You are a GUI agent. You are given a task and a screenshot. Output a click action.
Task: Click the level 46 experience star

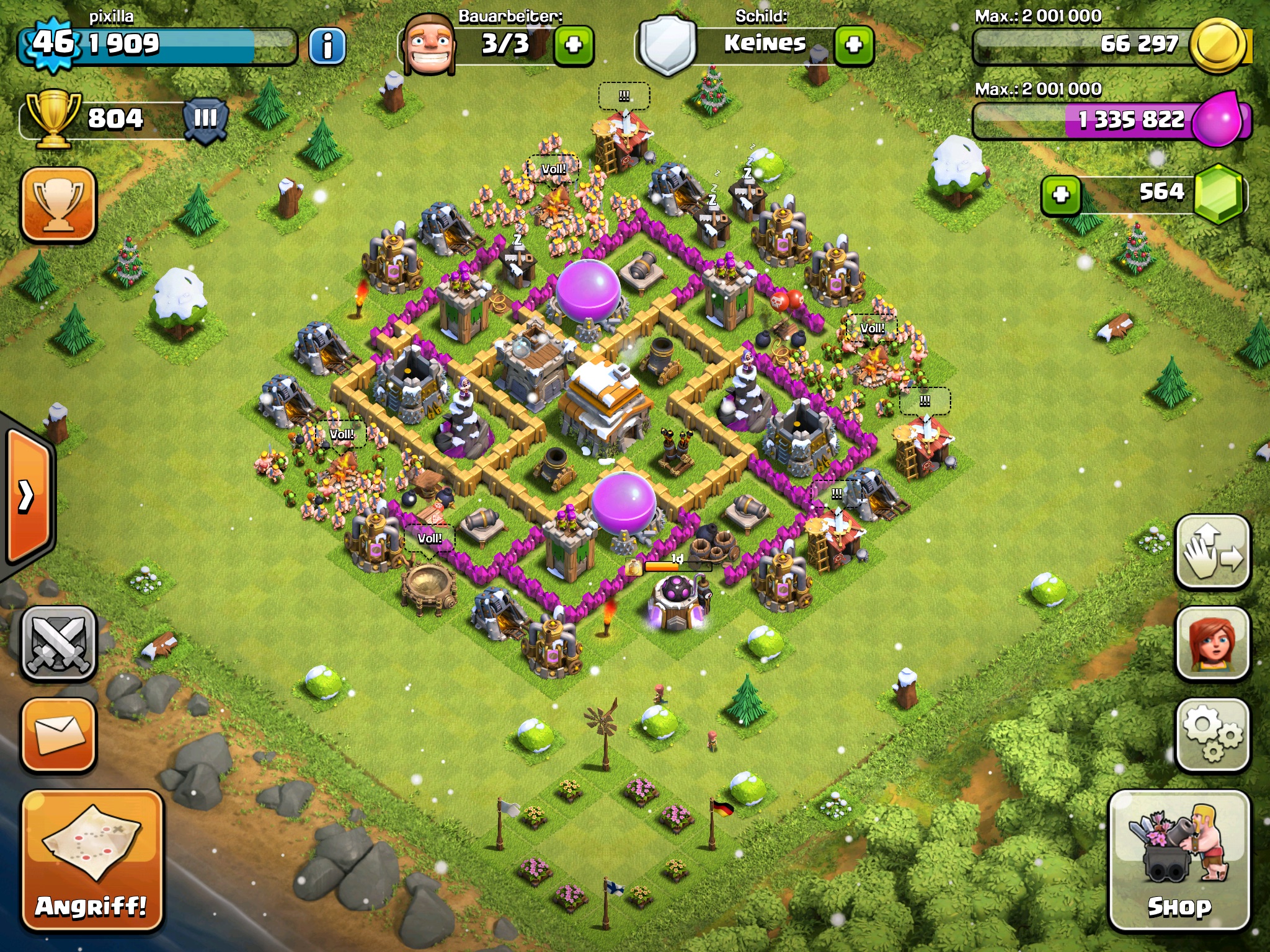[53, 43]
